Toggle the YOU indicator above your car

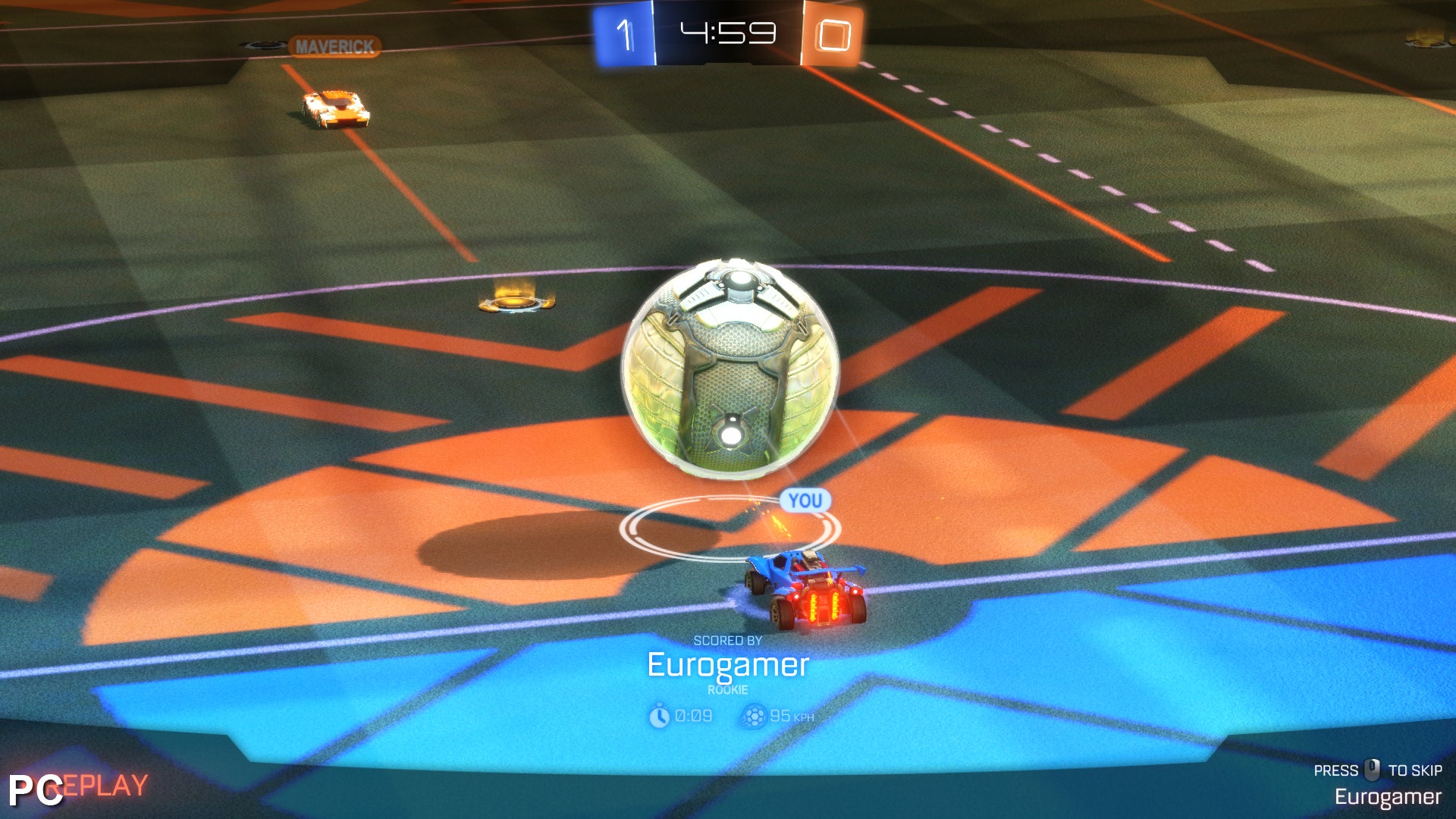pyautogui.click(x=805, y=500)
